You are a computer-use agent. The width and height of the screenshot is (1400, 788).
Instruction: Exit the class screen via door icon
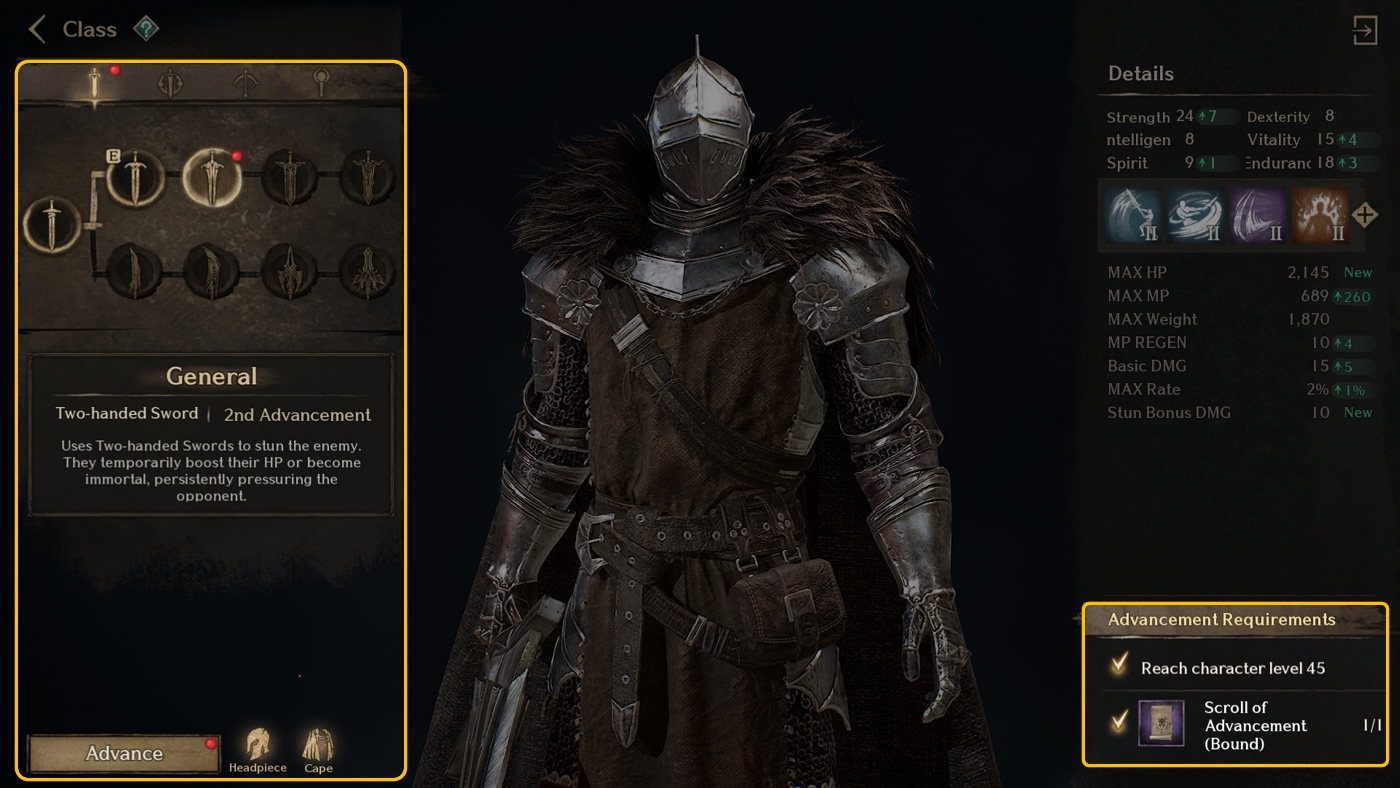pyautogui.click(x=1364, y=30)
